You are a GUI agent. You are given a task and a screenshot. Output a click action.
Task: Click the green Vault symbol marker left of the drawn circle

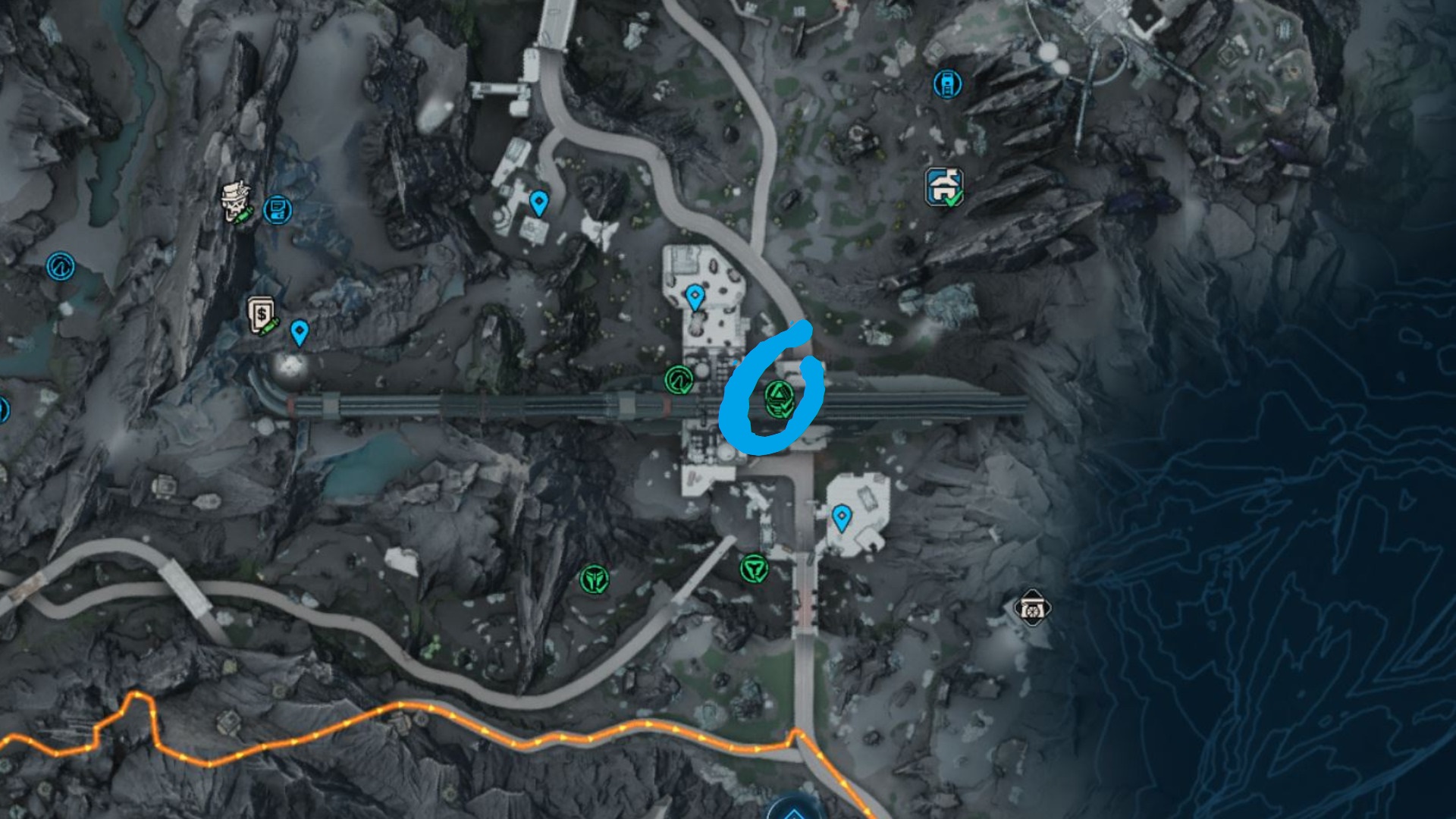click(679, 380)
